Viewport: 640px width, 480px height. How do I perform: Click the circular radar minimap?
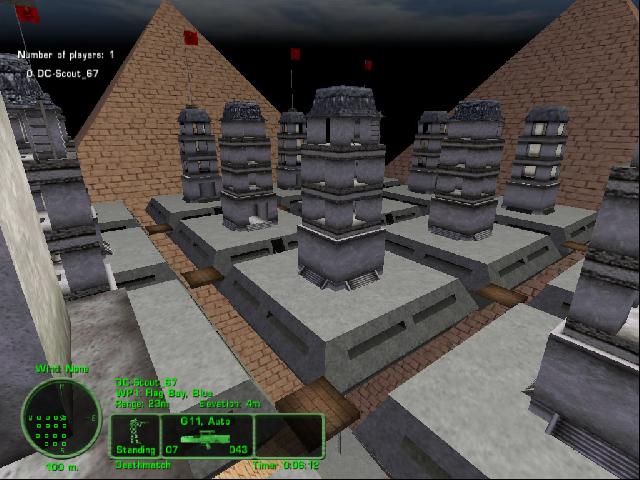(x=61, y=418)
